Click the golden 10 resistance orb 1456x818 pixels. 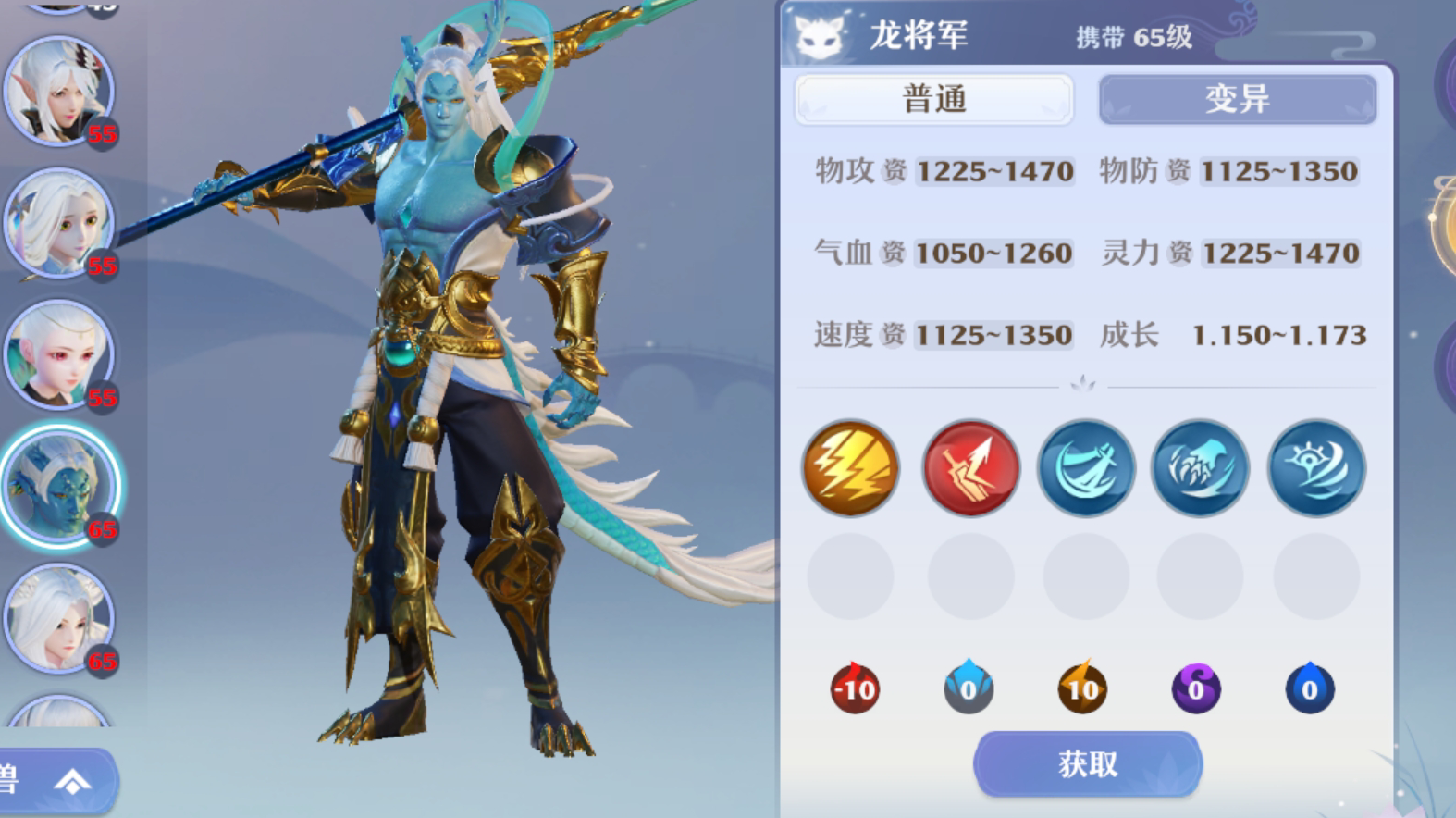coord(1081,688)
